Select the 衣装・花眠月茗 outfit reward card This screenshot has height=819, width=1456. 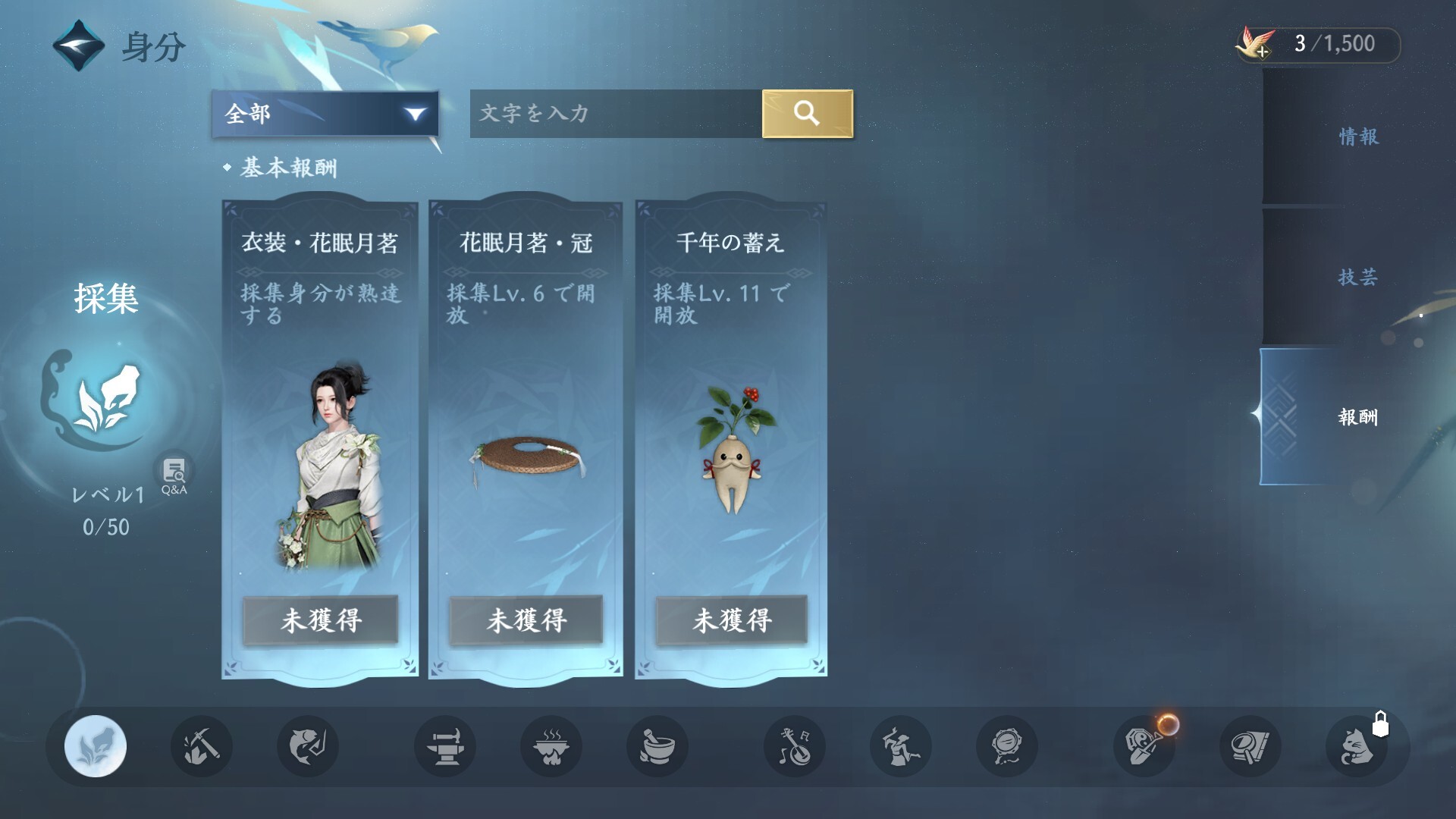coord(320,440)
